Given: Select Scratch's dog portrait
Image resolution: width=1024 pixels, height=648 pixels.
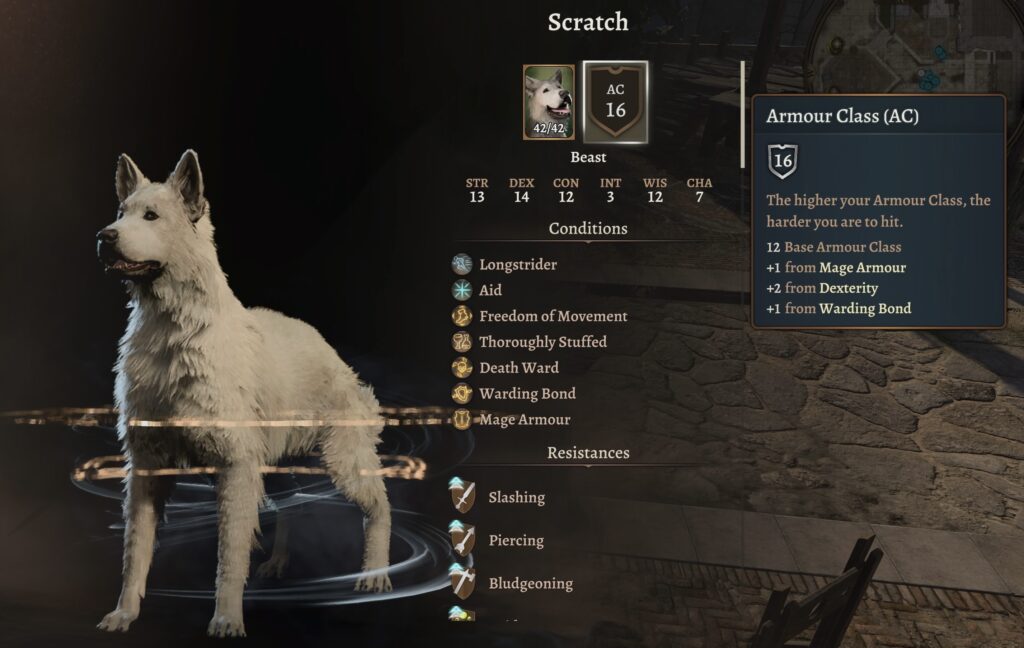Looking at the screenshot, I should pos(548,102).
